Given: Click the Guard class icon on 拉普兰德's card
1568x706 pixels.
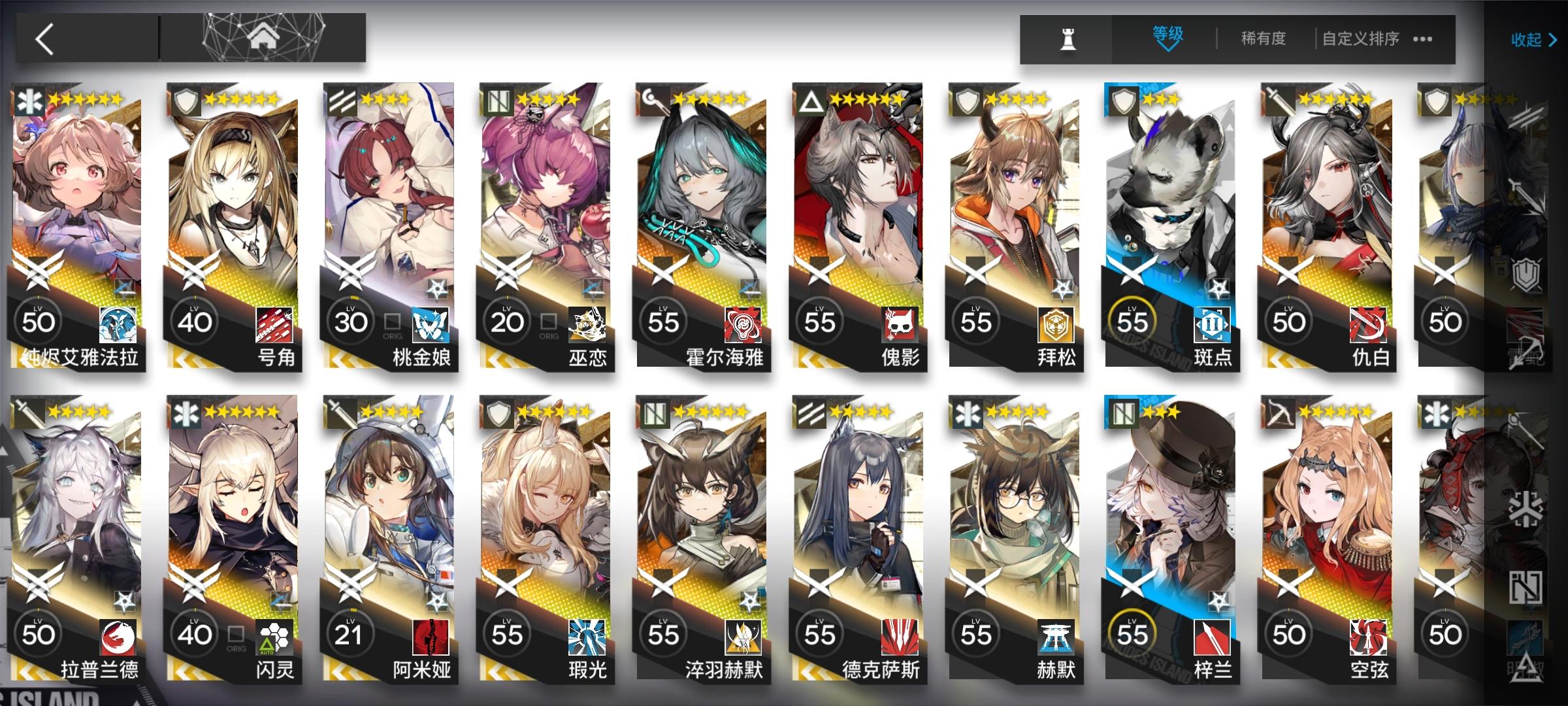Looking at the screenshot, I should point(26,413).
